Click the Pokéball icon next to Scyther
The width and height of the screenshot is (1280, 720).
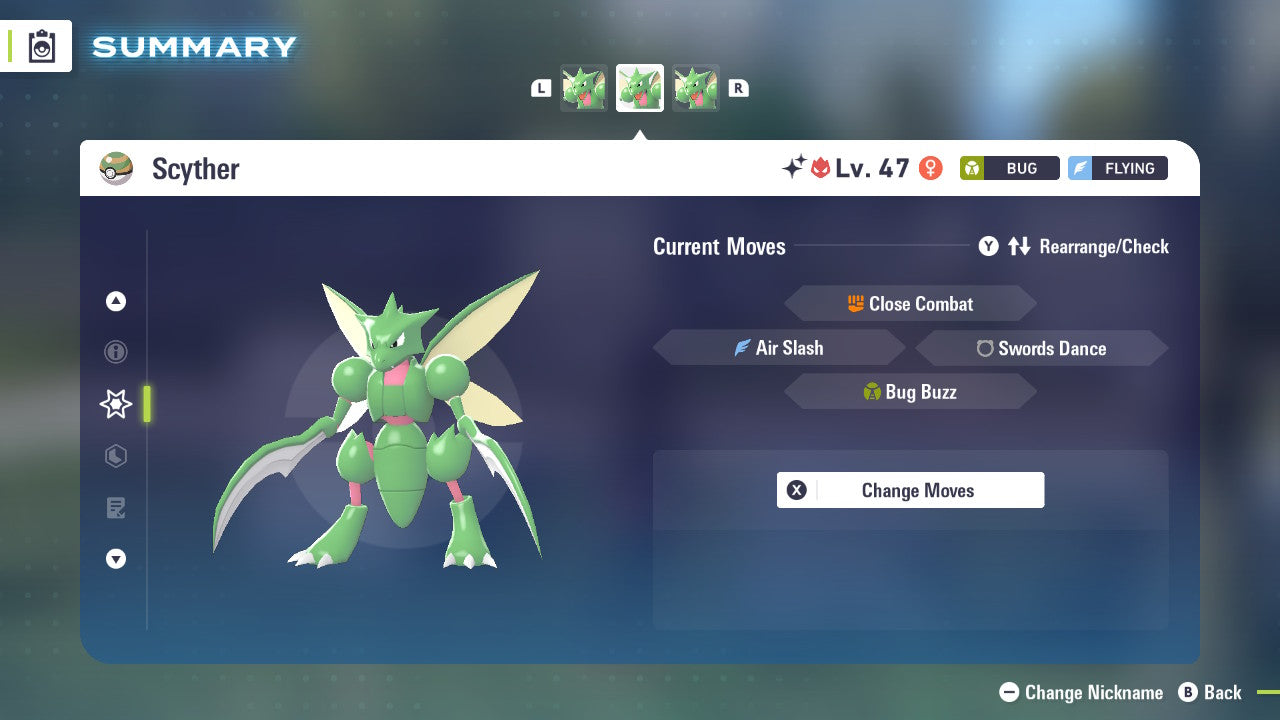117,168
